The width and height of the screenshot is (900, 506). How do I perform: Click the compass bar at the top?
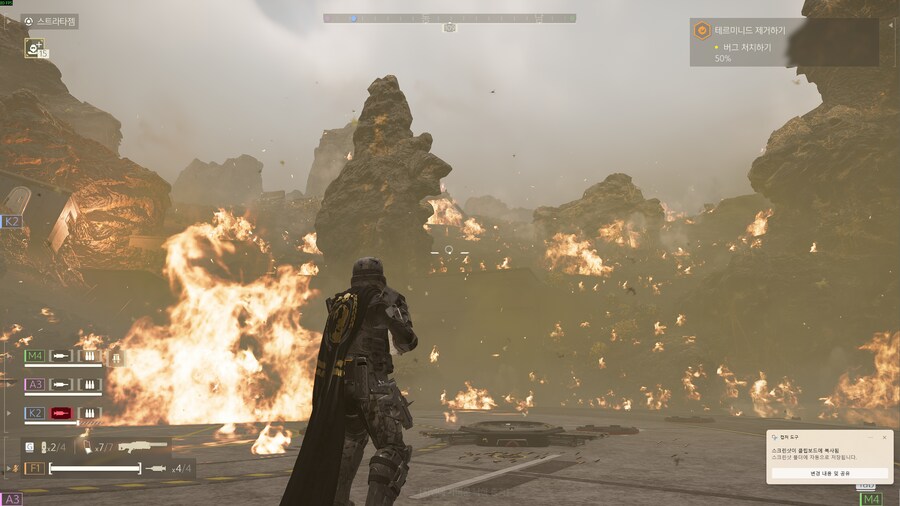point(449,18)
